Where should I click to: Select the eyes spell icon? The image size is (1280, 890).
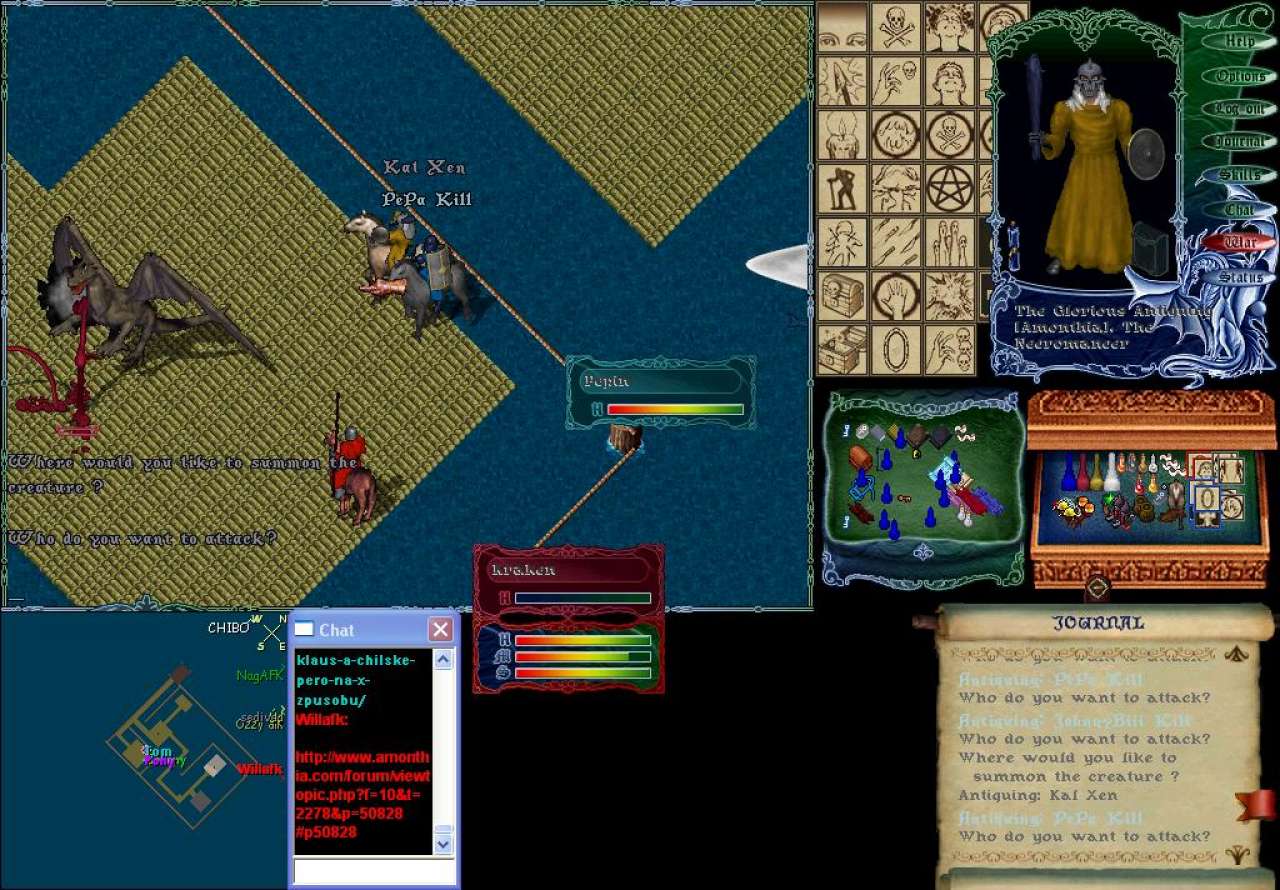[843, 27]
